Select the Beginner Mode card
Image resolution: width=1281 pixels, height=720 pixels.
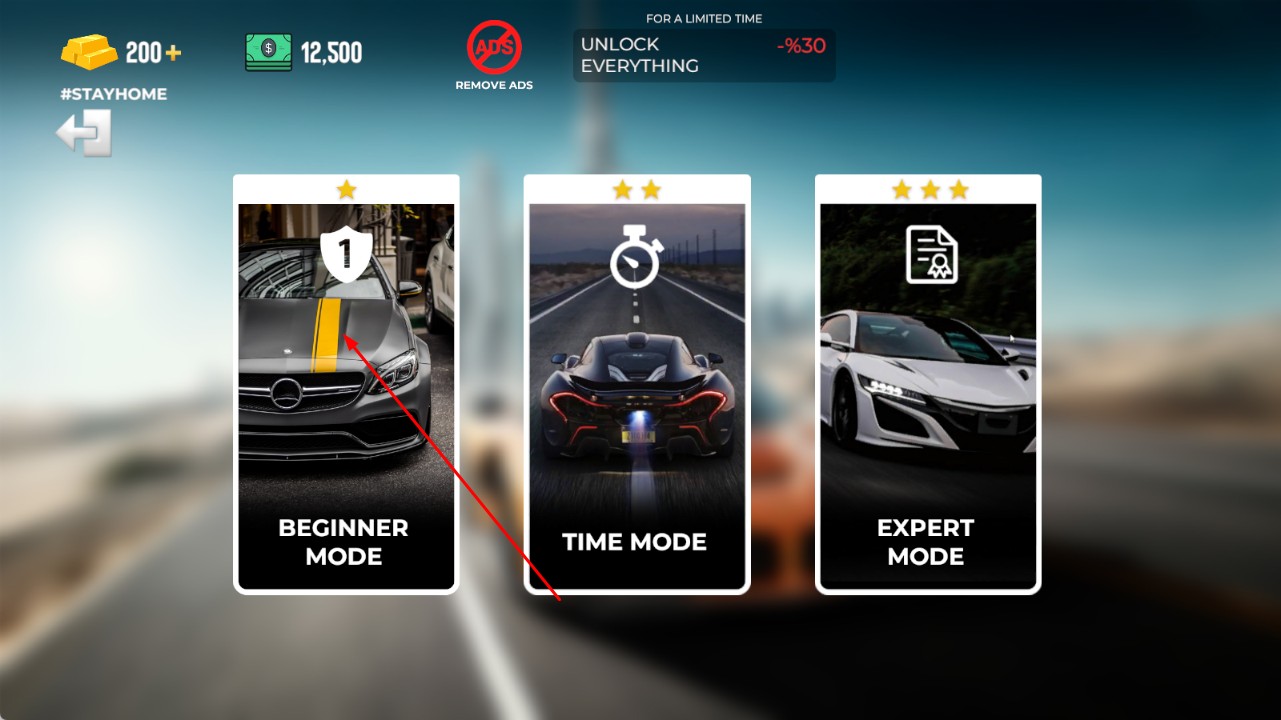click(346, 385)
